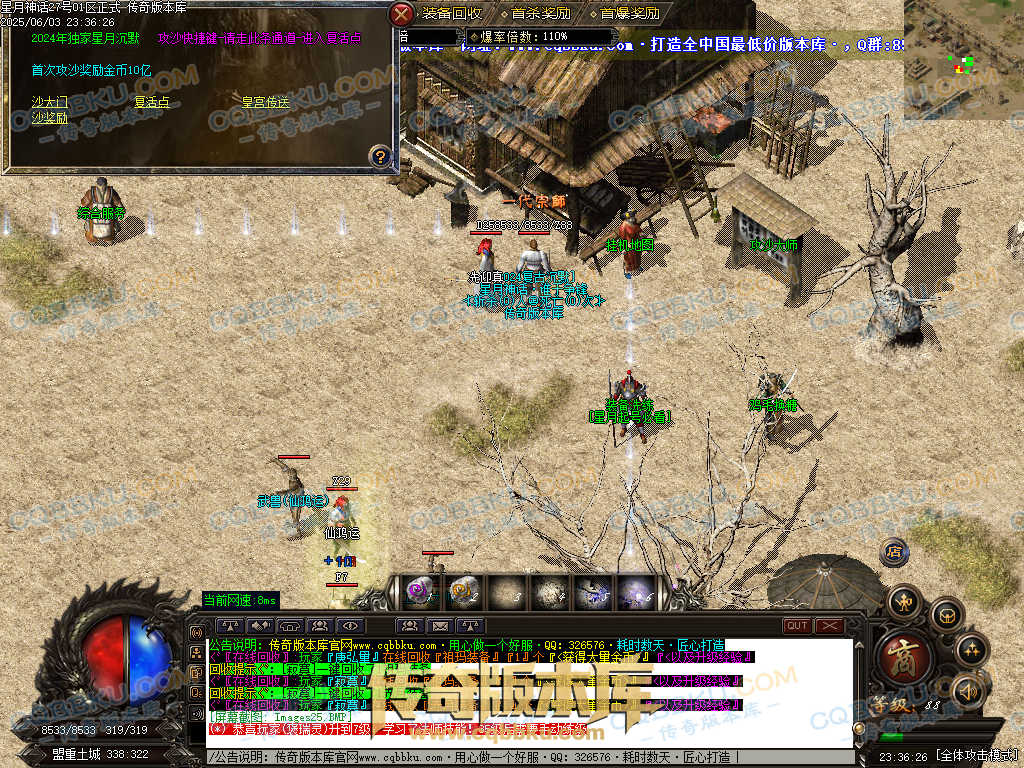Open the minimap in the corner

pos(963,60)
